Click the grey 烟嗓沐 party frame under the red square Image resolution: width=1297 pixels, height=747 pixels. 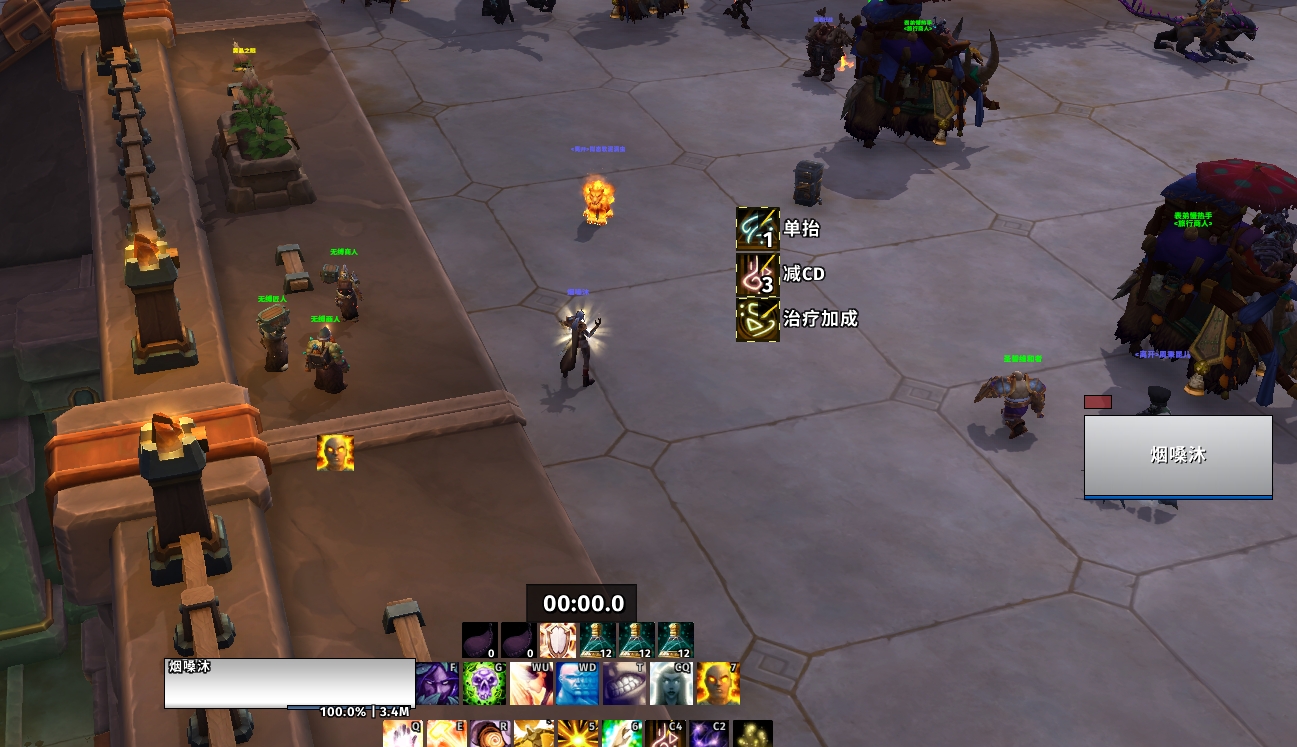click(x=1178, y=456)
